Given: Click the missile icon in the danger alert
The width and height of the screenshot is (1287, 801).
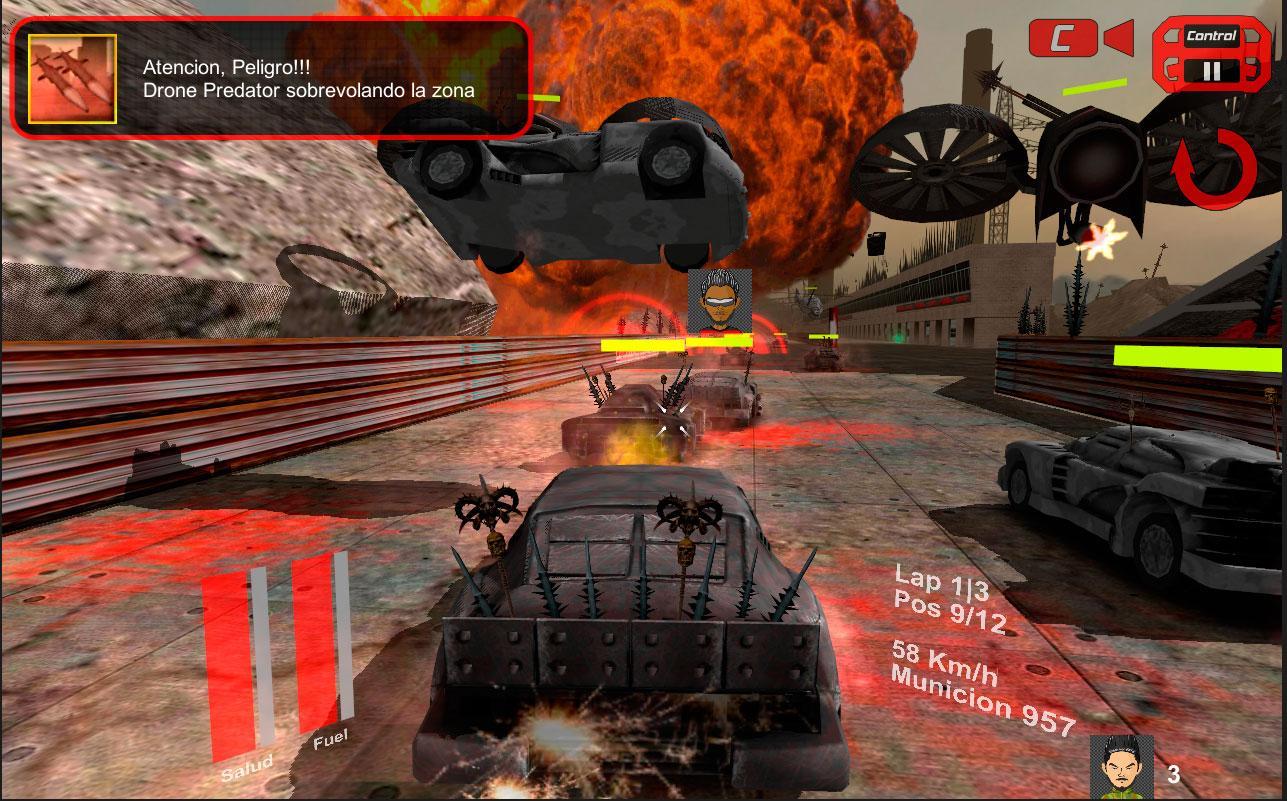Looking at the screenshot, I should click(x=72, y=79).
